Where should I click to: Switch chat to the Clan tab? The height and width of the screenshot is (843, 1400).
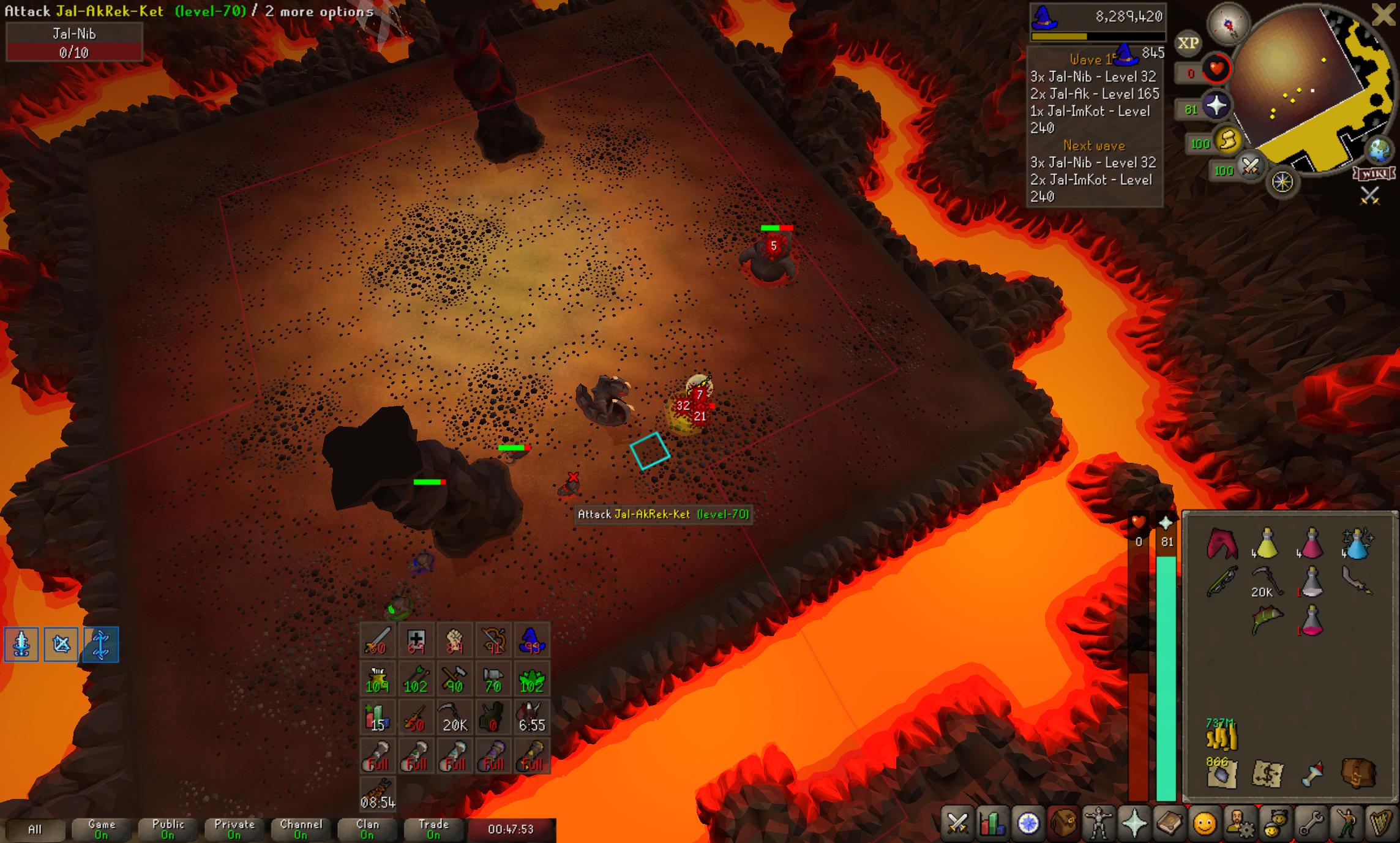tap(367, 830)
